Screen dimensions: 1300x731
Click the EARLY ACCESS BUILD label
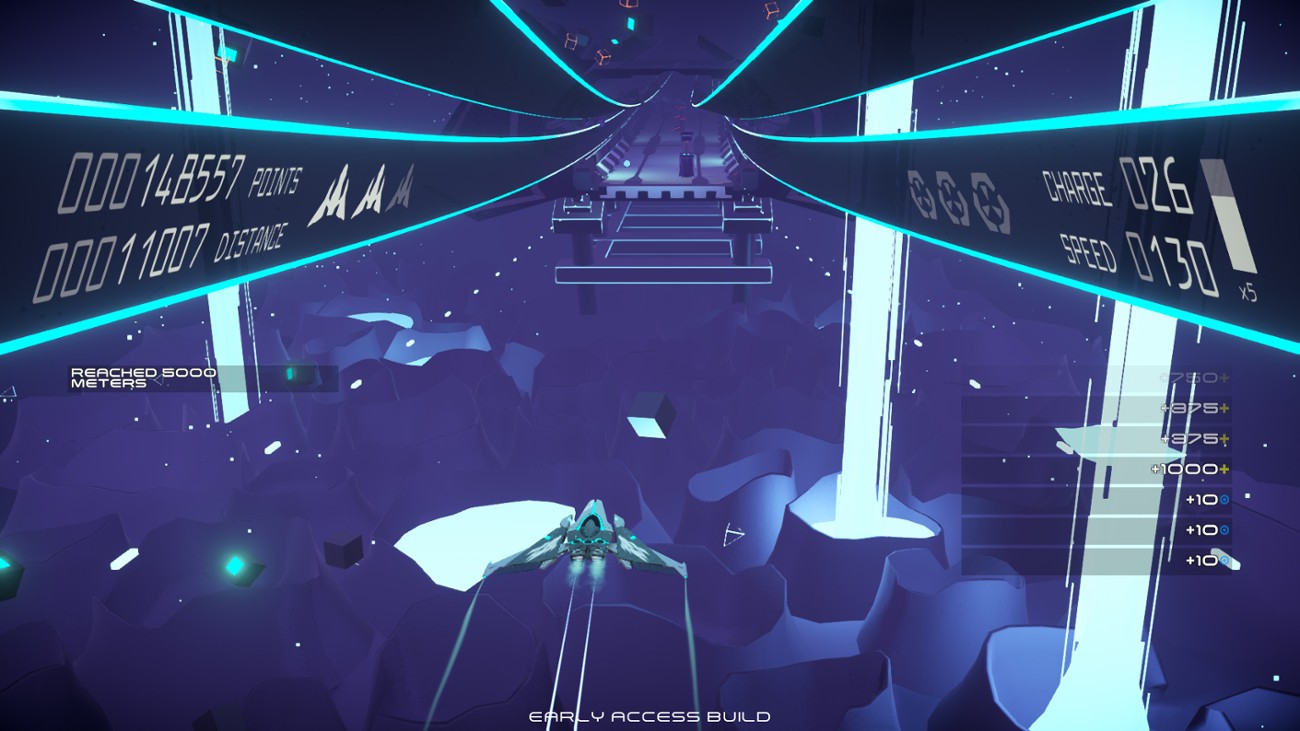650,715
